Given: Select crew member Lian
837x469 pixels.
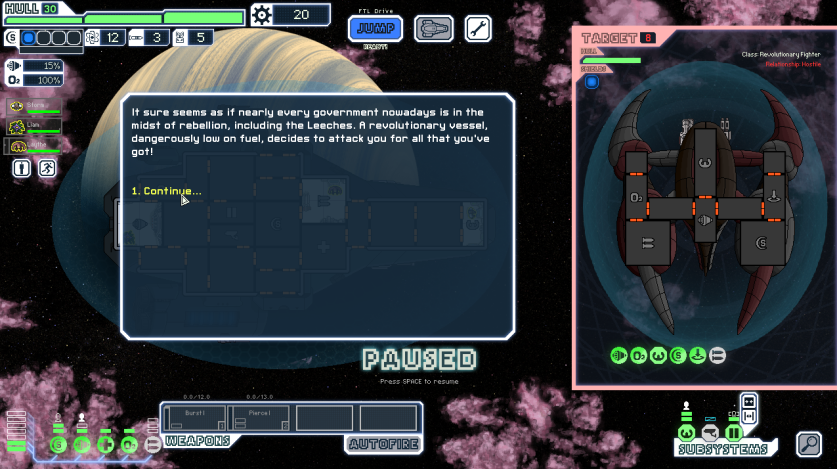Looking at the screenshot, I should [x=34, y=126].
